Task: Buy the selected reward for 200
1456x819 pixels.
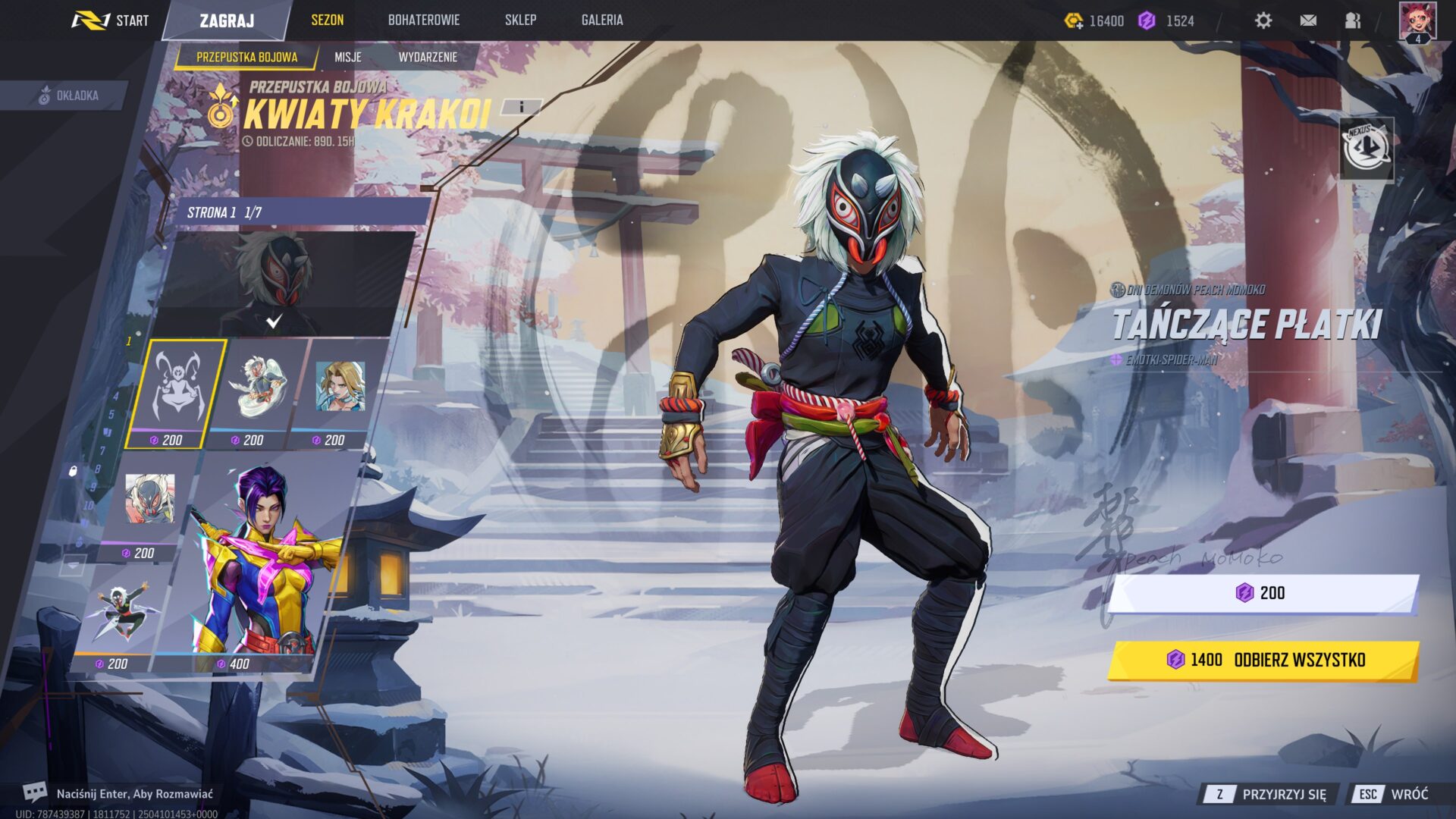Action: pyautogui.click(x=1263, y=593)
